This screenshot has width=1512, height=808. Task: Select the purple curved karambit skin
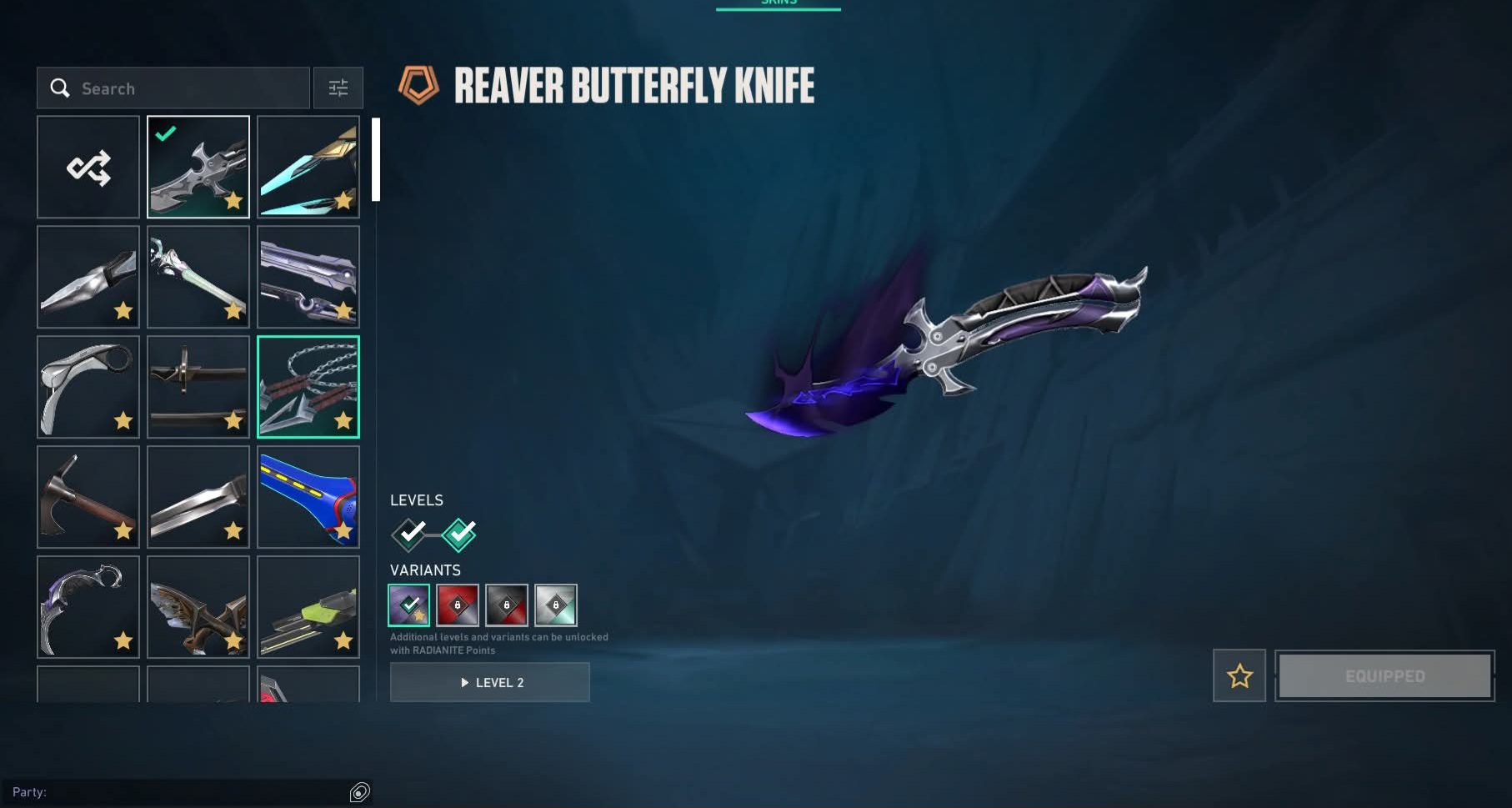[x=88, y=607]
